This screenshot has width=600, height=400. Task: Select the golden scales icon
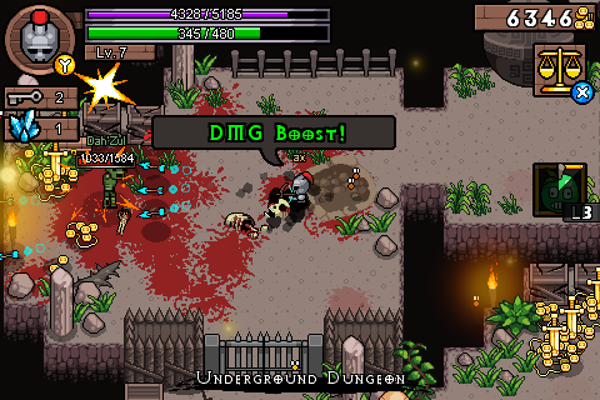pos(559,69)
